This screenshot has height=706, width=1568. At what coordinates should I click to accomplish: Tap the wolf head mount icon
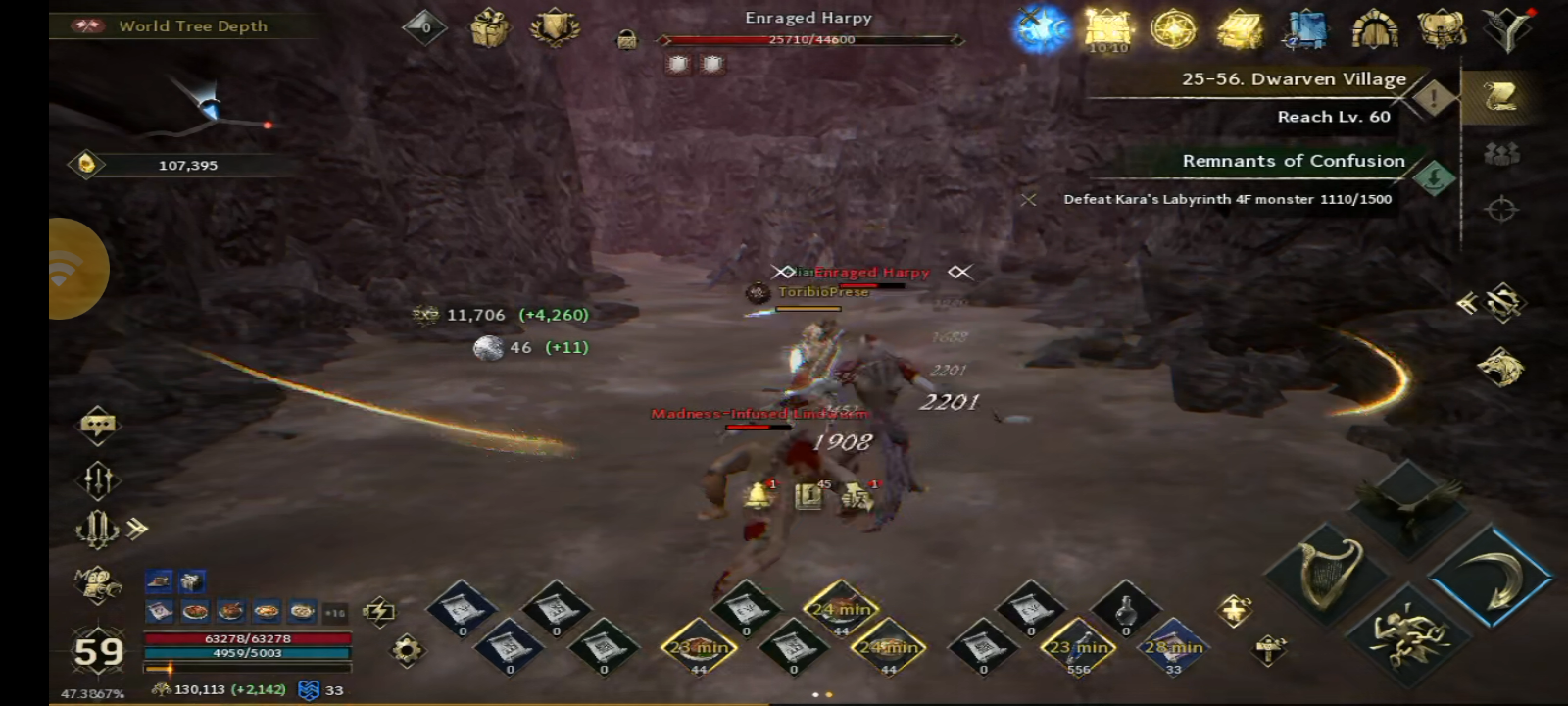1500,367
